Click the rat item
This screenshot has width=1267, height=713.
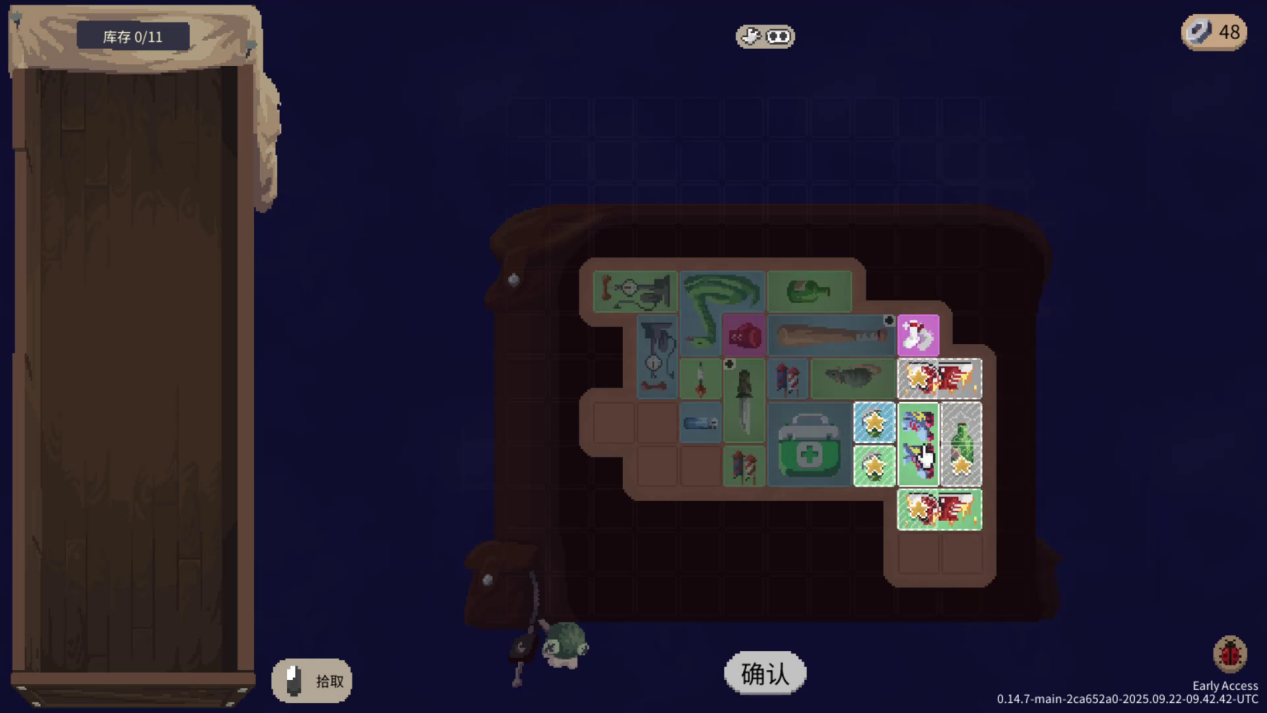[x=852, y=379]
